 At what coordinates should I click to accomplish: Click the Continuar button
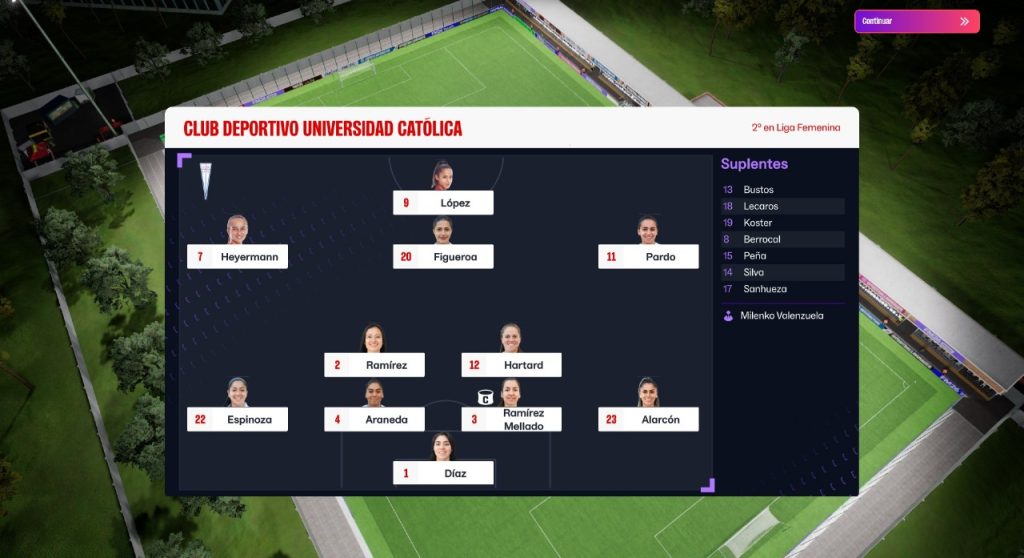[916, 21]
